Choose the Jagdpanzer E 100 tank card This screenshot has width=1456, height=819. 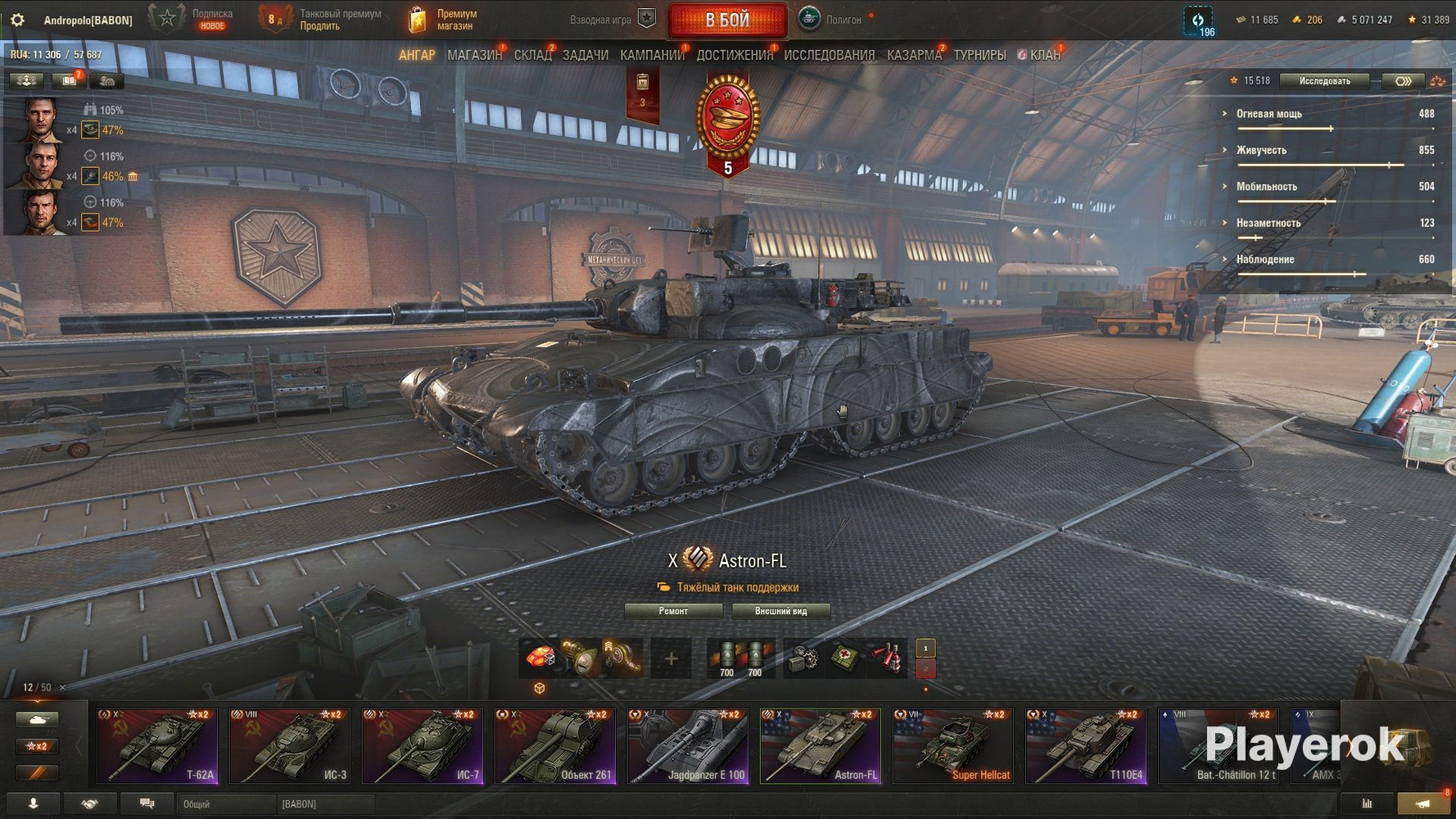point(688,746)
